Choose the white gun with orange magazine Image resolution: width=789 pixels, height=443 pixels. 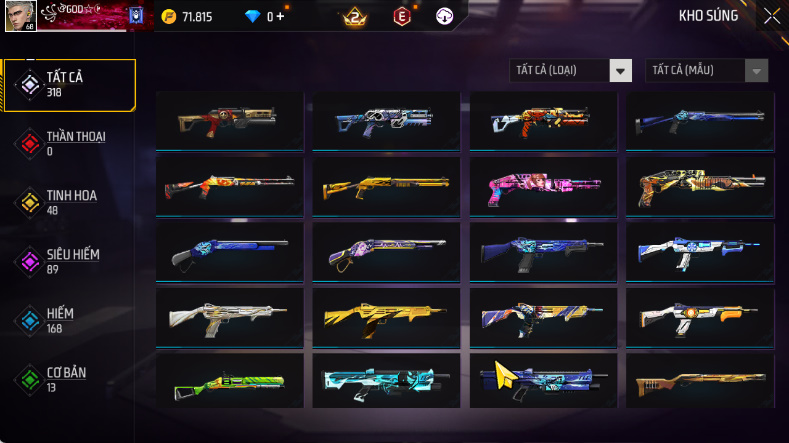pyautogui.click(x=699, y=316)
